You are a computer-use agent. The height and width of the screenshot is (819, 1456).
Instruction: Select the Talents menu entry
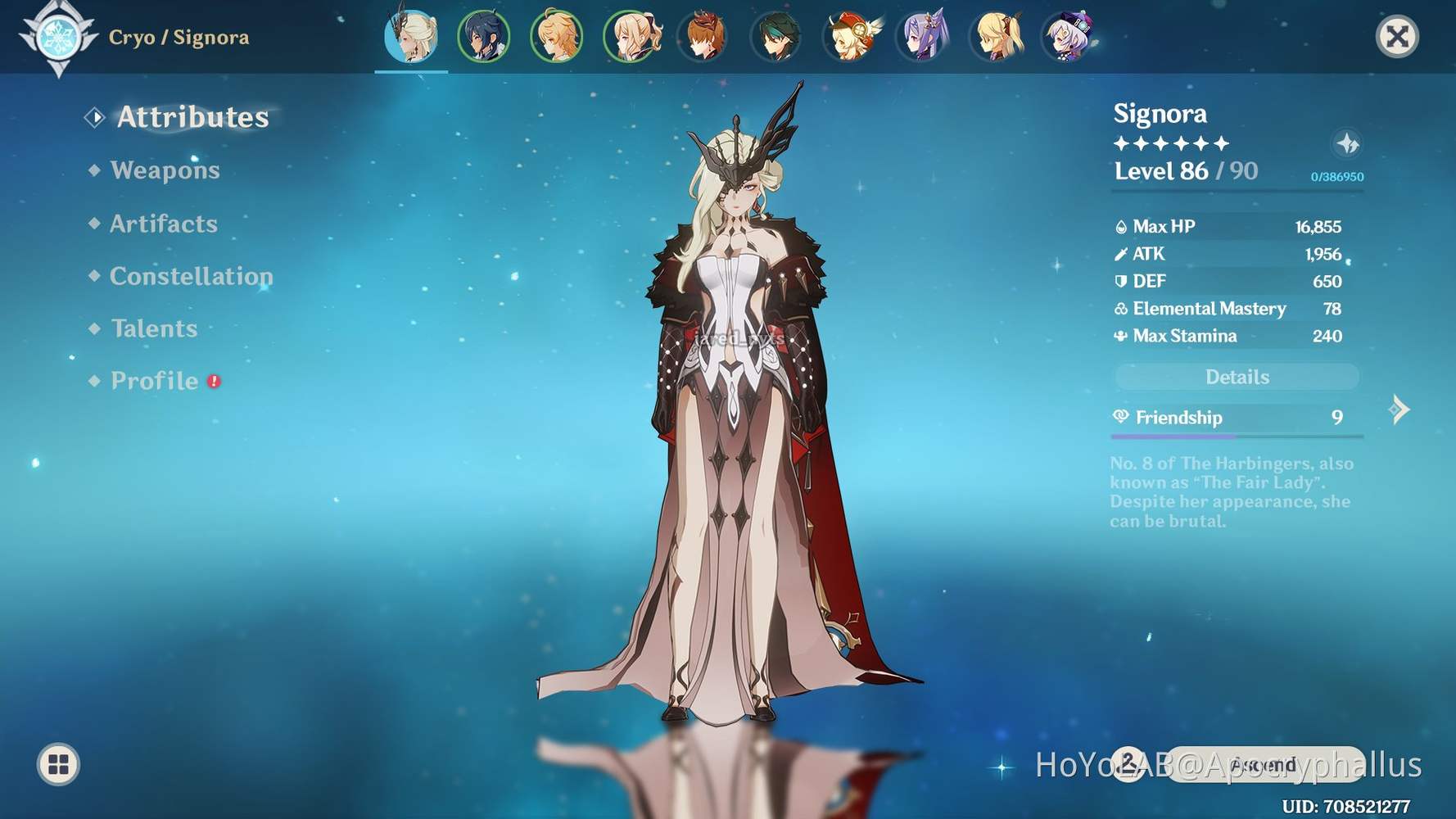[154, 328]
